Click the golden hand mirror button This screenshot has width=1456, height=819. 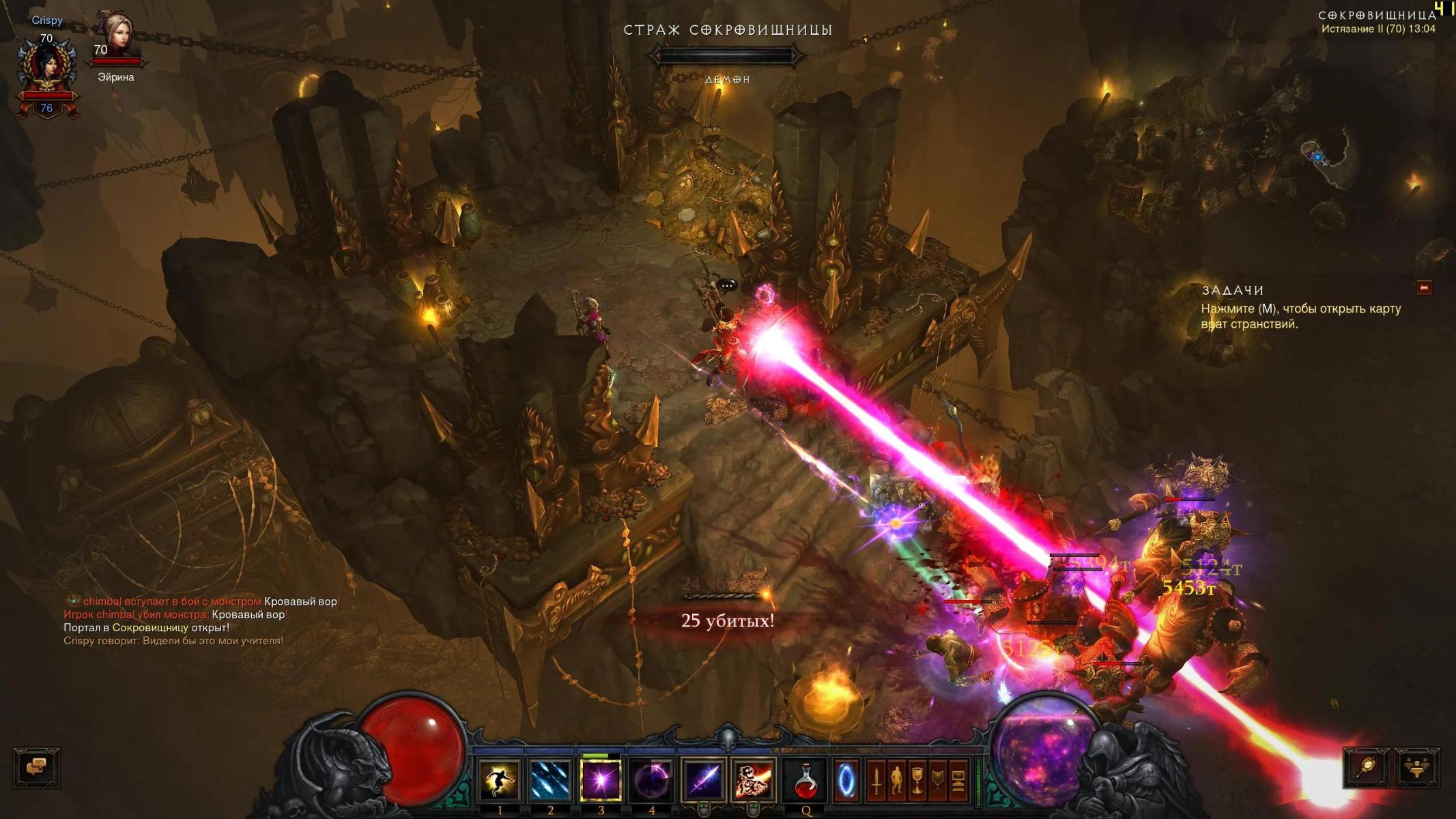1367,767
